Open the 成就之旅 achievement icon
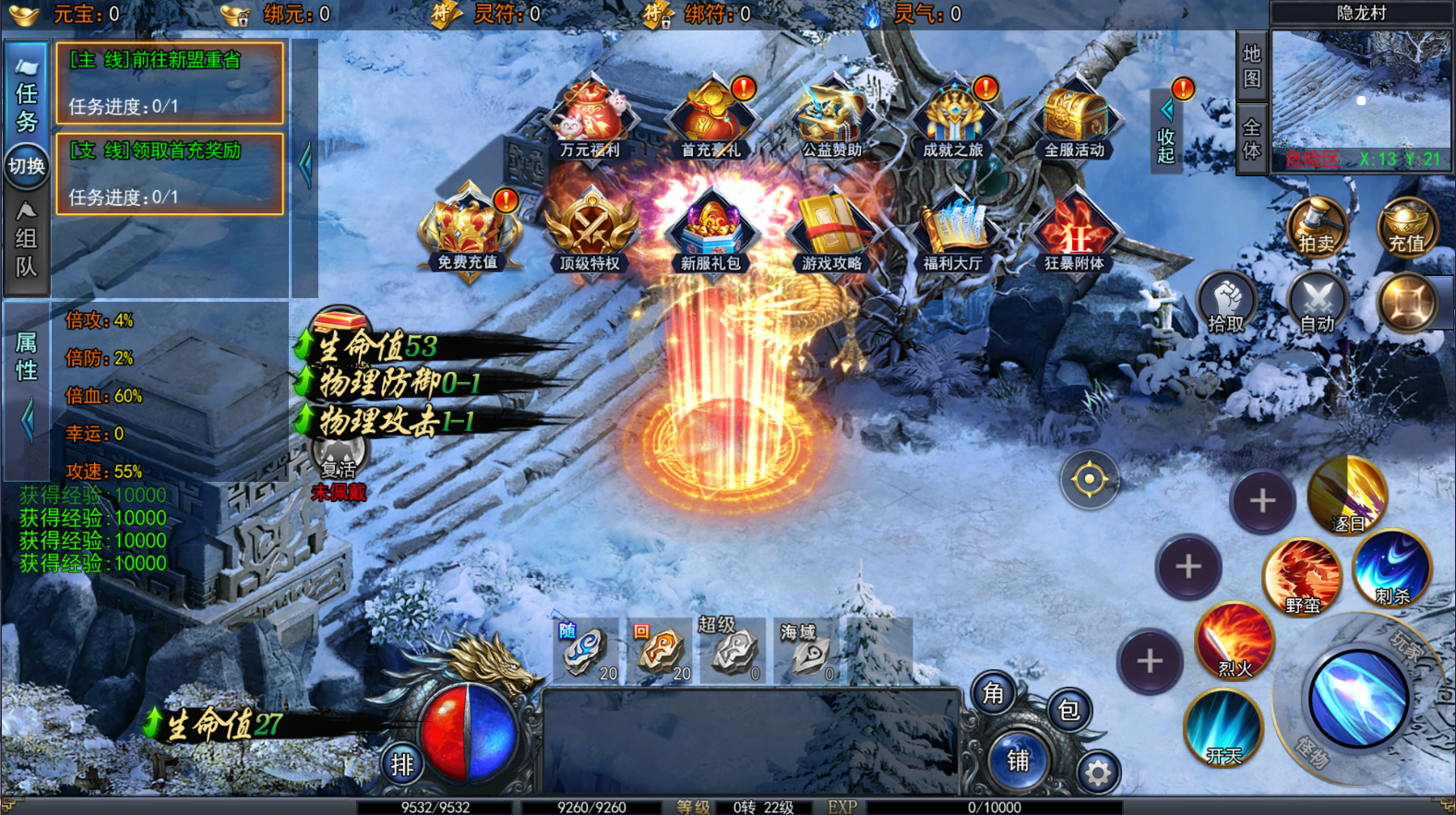The width and height of the screenshot is (1456, 815). coord(953,120)
